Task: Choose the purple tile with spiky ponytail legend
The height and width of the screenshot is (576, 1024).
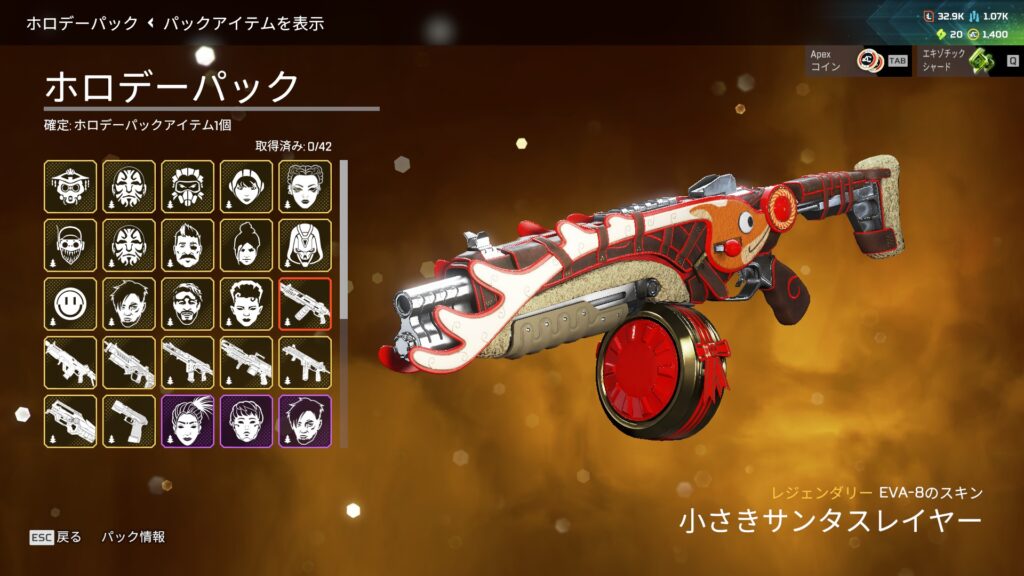Action: tap(188, 421)
